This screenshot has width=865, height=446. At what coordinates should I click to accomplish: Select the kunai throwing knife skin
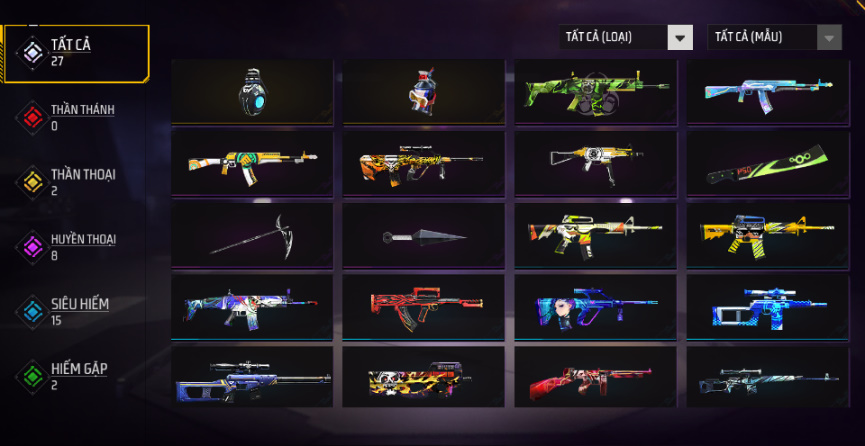pyautogui.click(x=423, y=236)
